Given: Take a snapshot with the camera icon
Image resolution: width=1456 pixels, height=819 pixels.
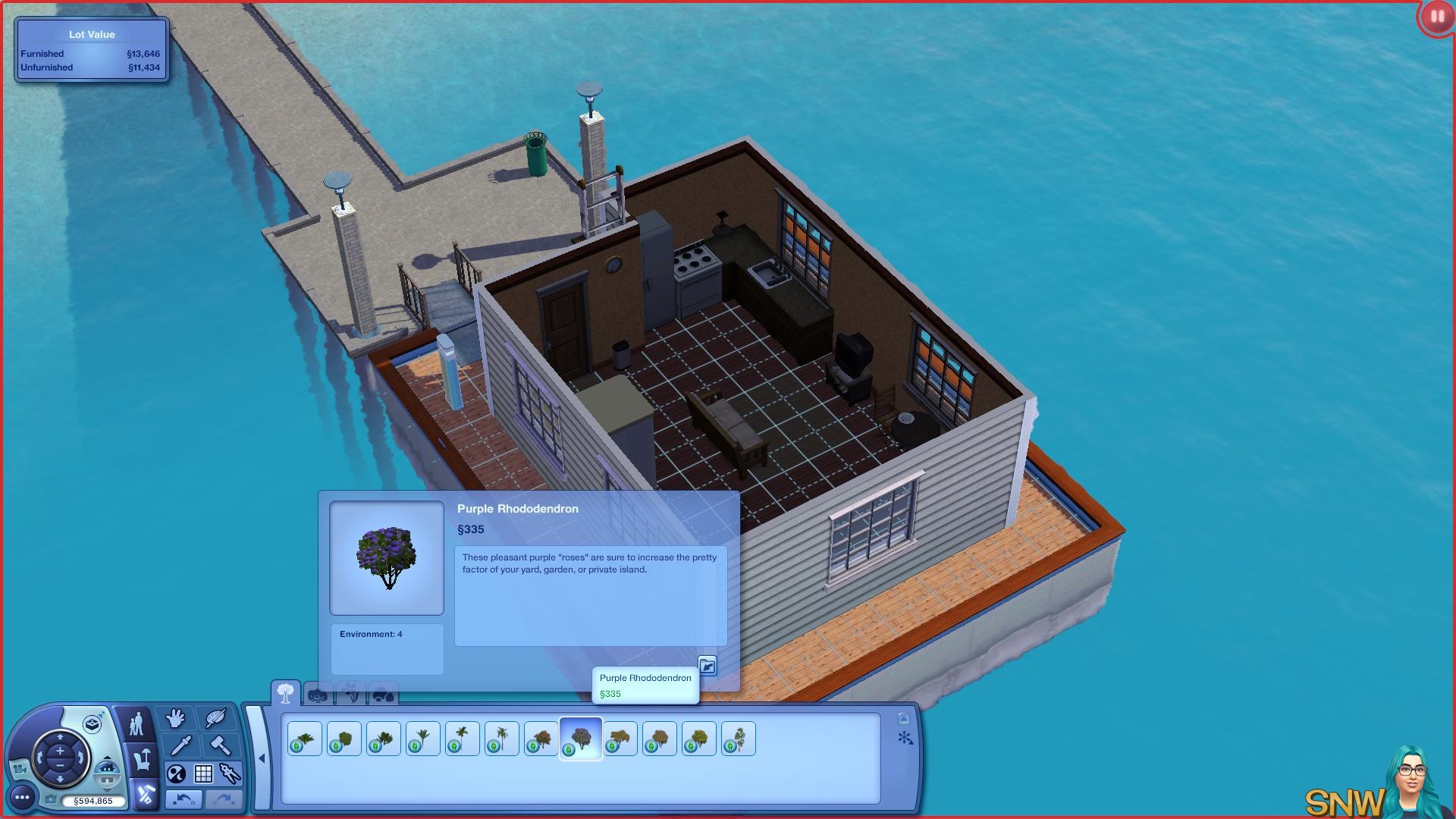Looking at the screenshot, I should (x=51, y=800).
